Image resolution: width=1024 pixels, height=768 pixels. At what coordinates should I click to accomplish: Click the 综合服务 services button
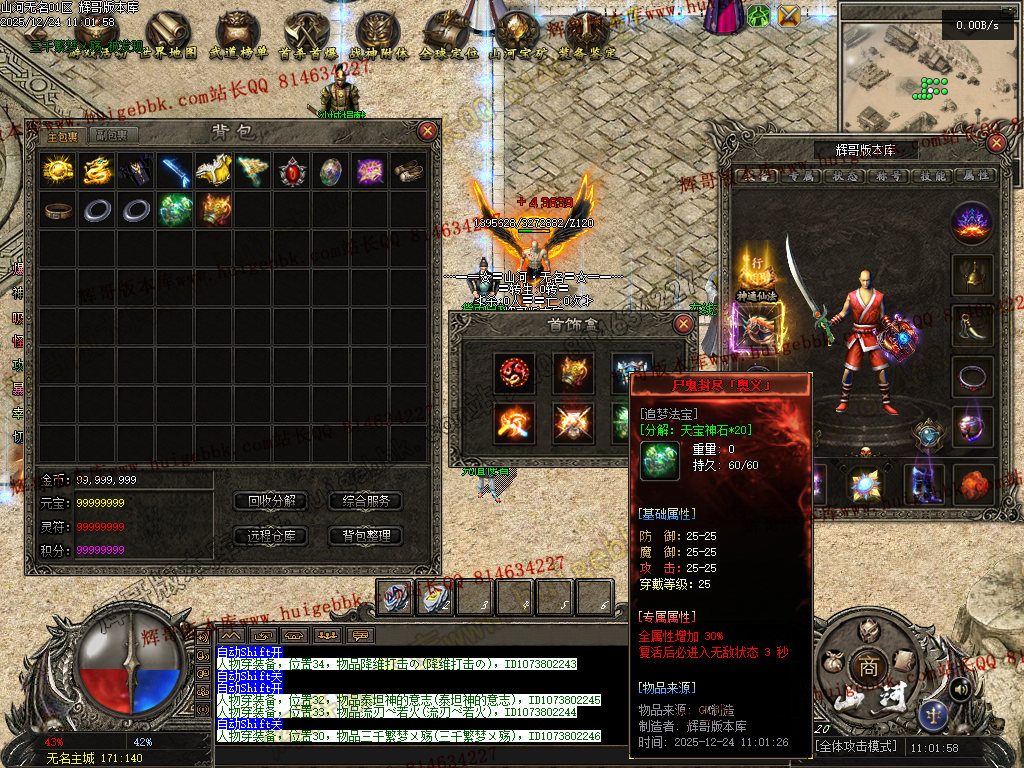pos(365,501)
